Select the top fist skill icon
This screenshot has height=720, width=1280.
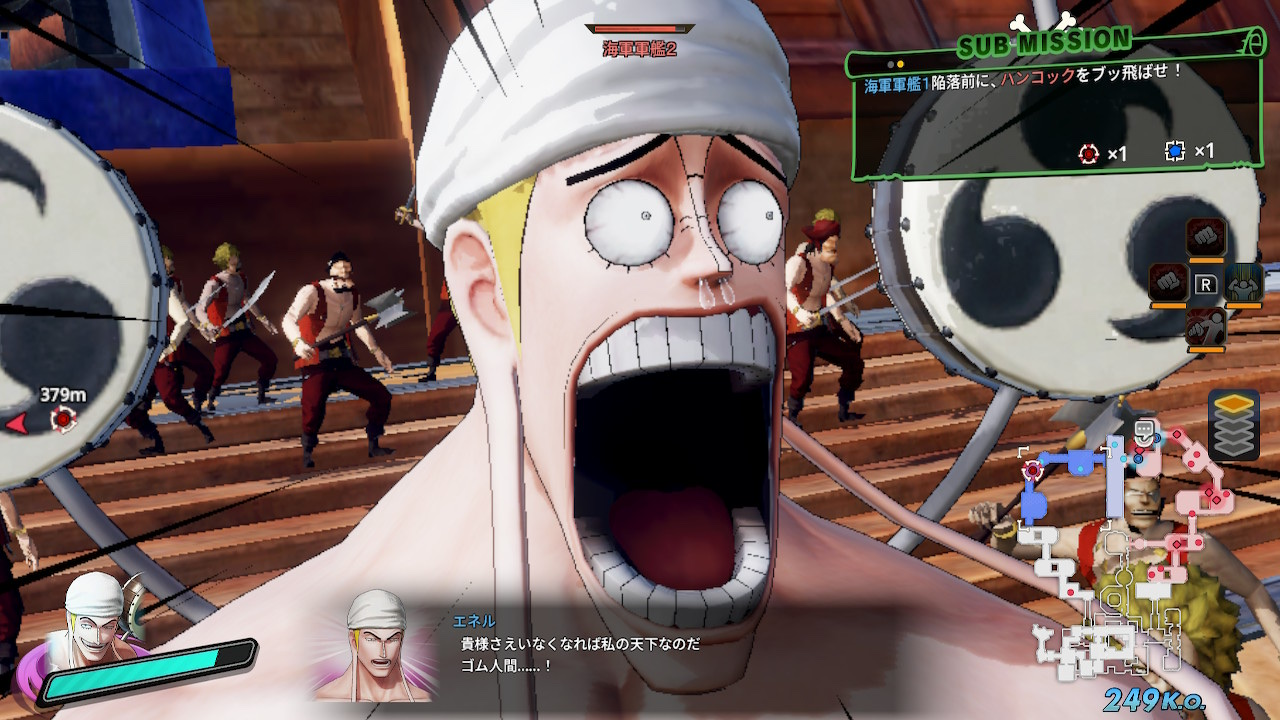1205,238
